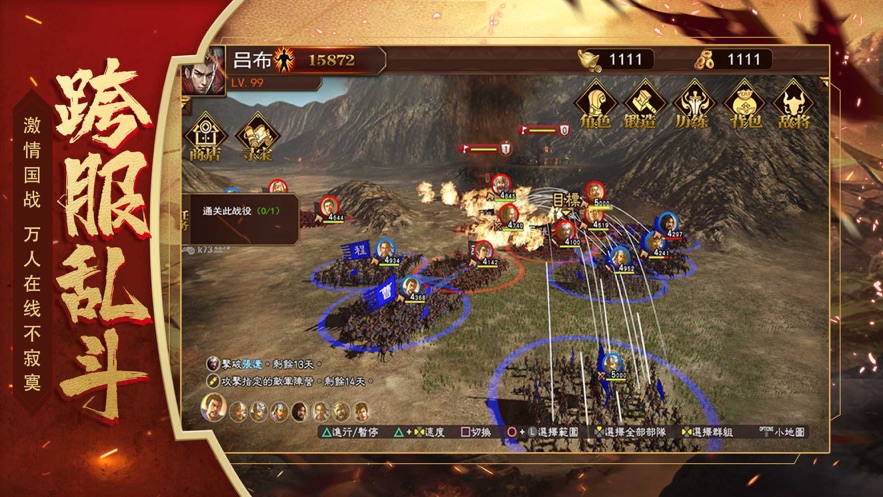Open the 历练 training menu
The image size is (883, 497).
pyautogui.click(x=694, y=104)
